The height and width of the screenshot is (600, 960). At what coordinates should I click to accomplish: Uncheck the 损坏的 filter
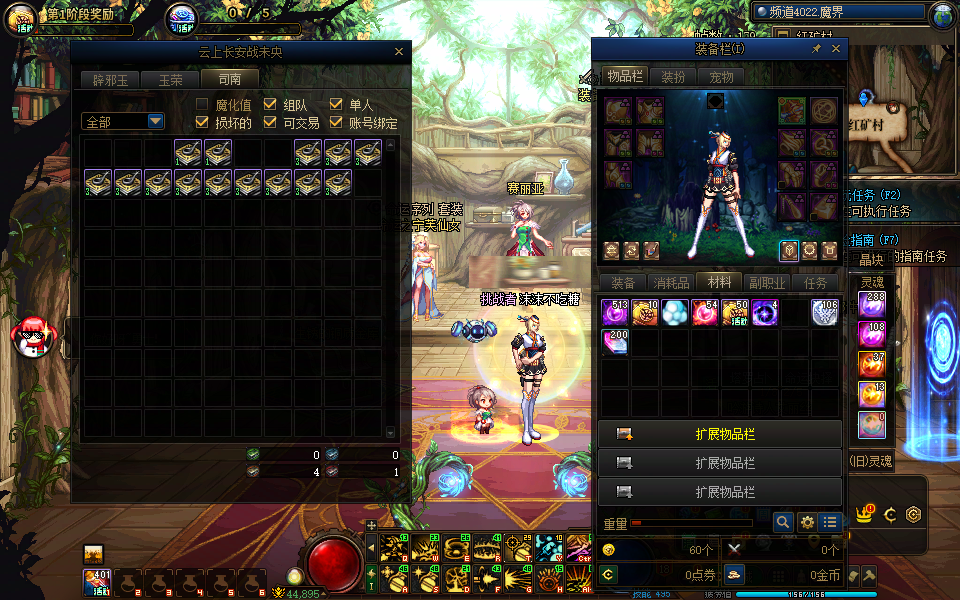pos(203,123)
